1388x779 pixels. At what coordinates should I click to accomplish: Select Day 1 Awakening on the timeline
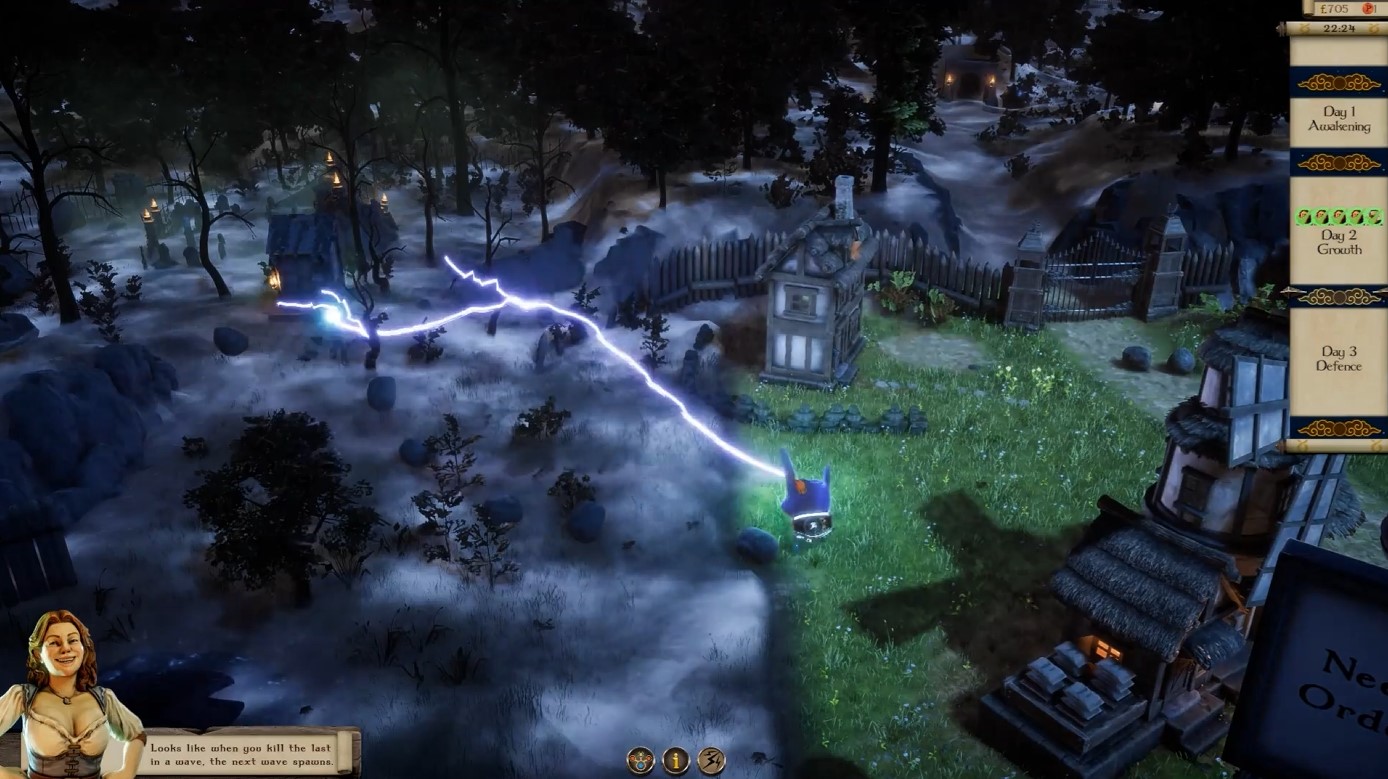(x=1338, y=118)
